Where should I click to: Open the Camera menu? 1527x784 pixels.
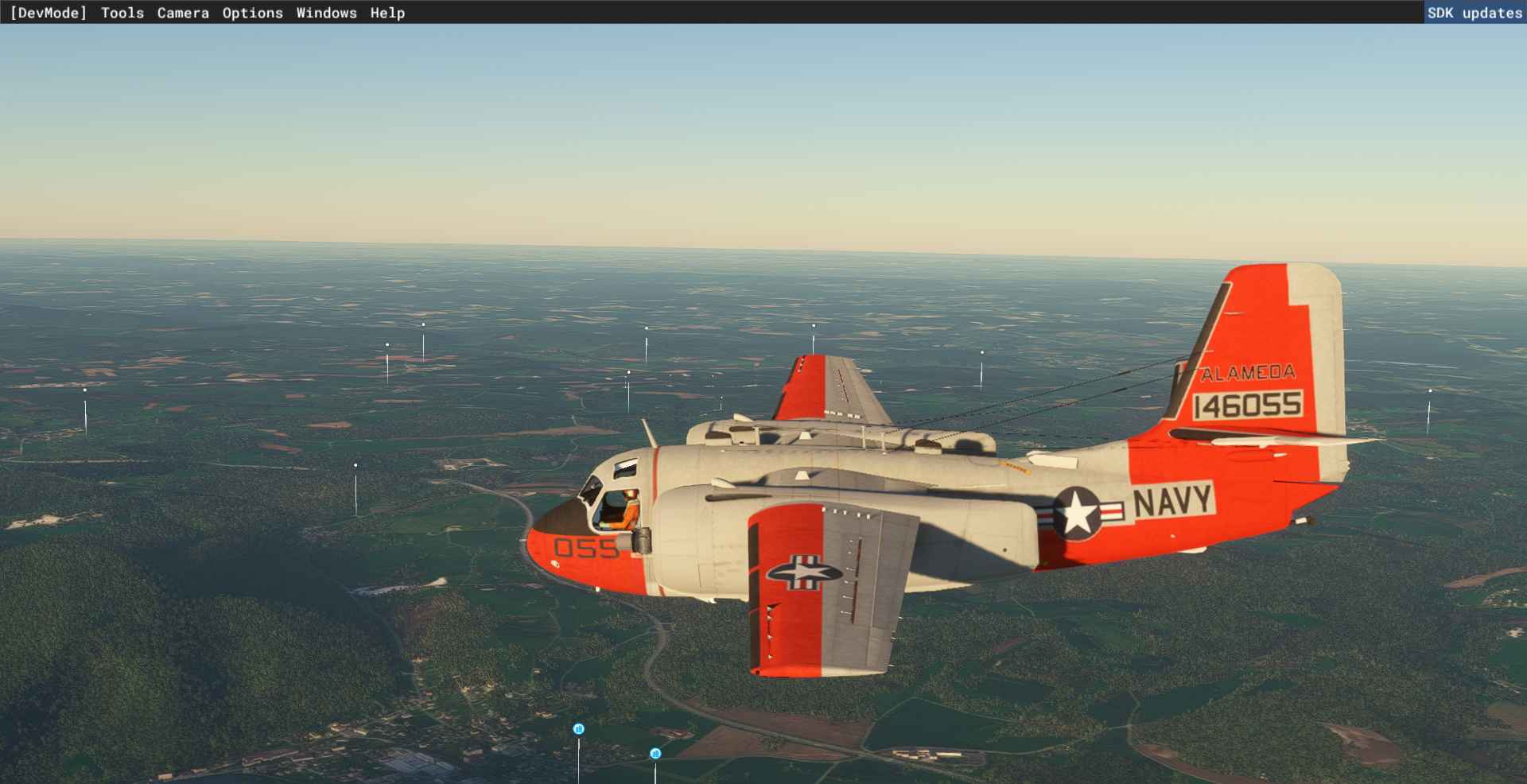tap(183, 13)
